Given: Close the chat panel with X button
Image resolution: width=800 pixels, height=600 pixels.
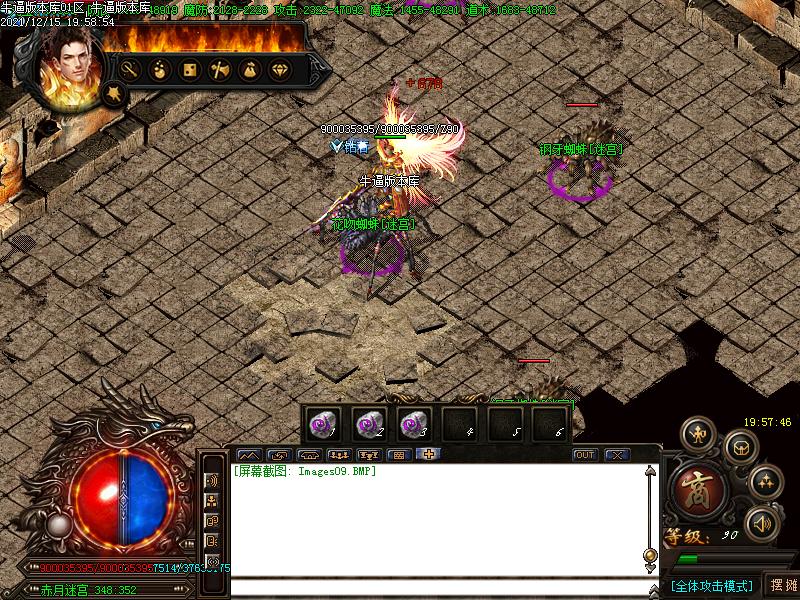Looking at the screenshot, I should click(617, 455).
